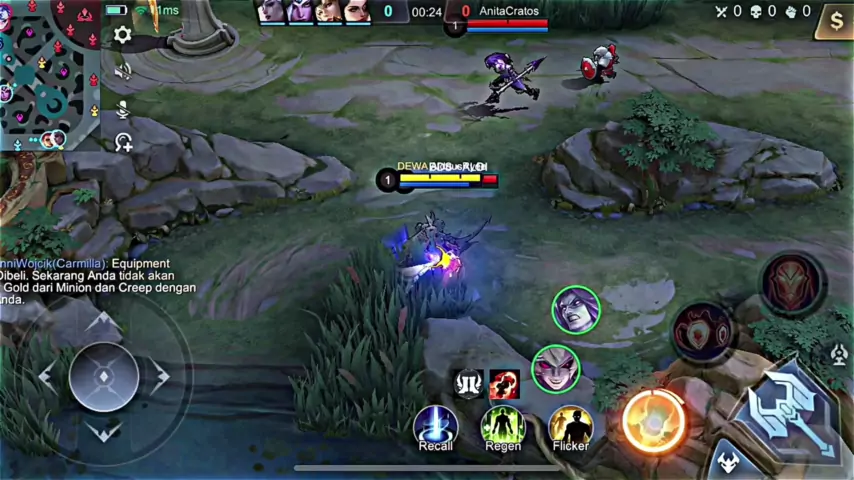
Task: Target the white-haired enemy hero portrait
Action: coord(556,368)
